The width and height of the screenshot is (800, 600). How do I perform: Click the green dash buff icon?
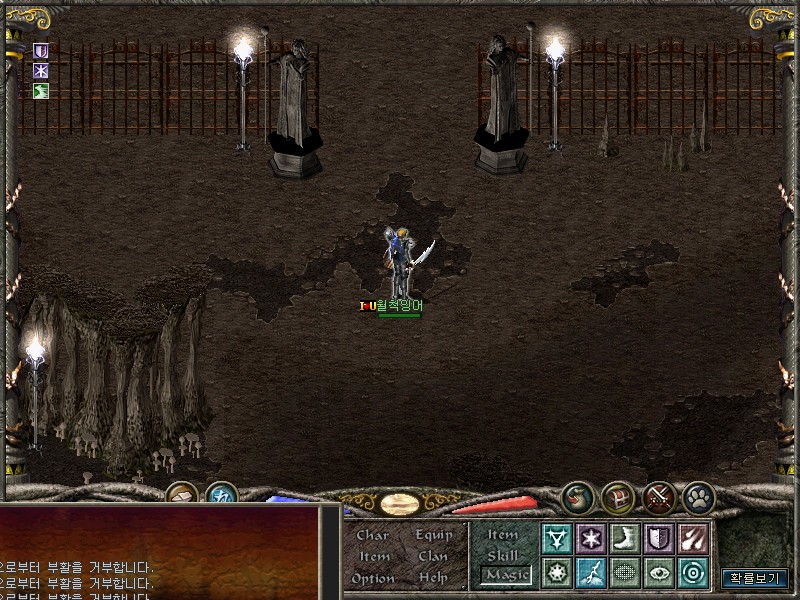tap(41, 92)
